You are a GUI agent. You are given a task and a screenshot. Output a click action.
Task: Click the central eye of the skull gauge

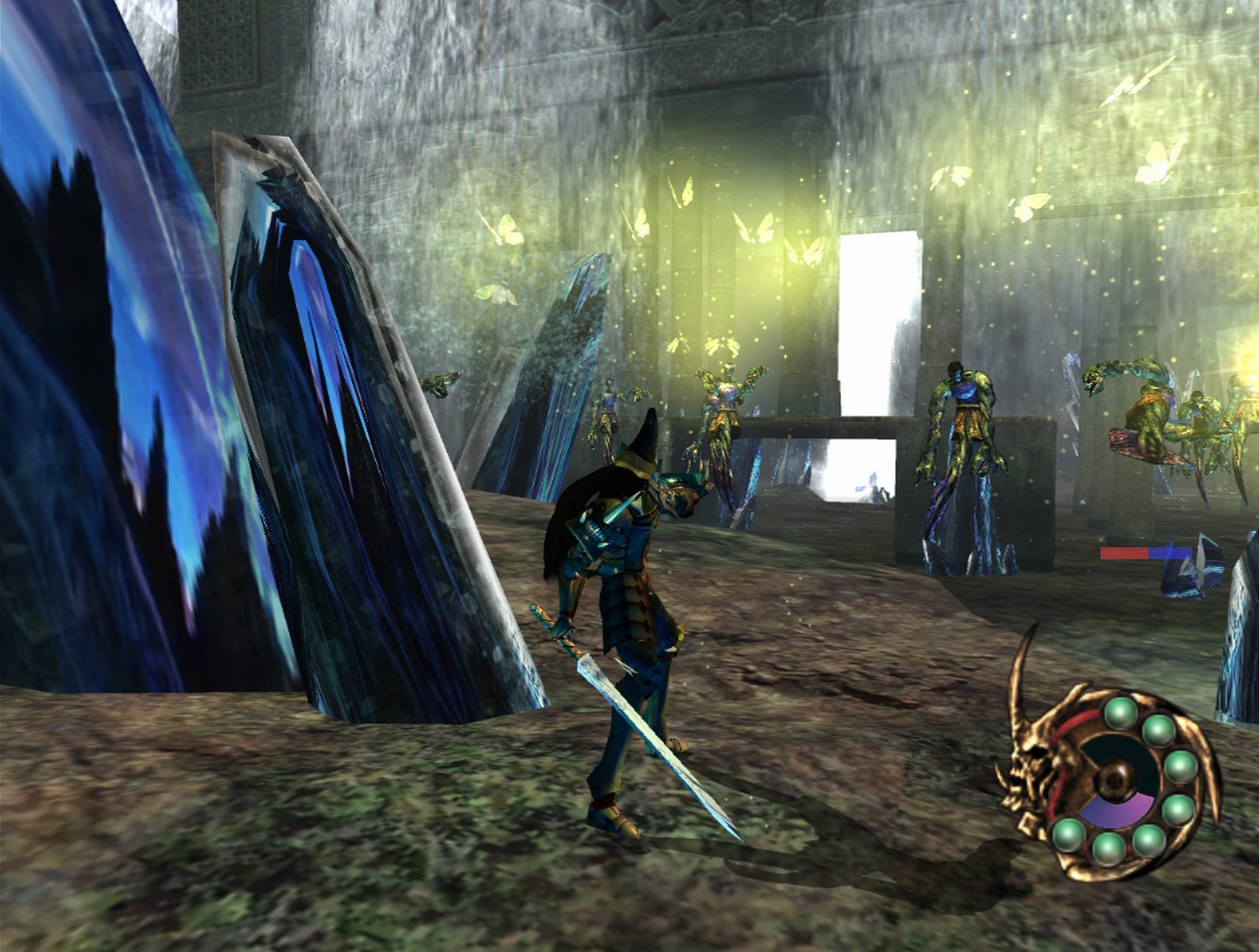1115,778
